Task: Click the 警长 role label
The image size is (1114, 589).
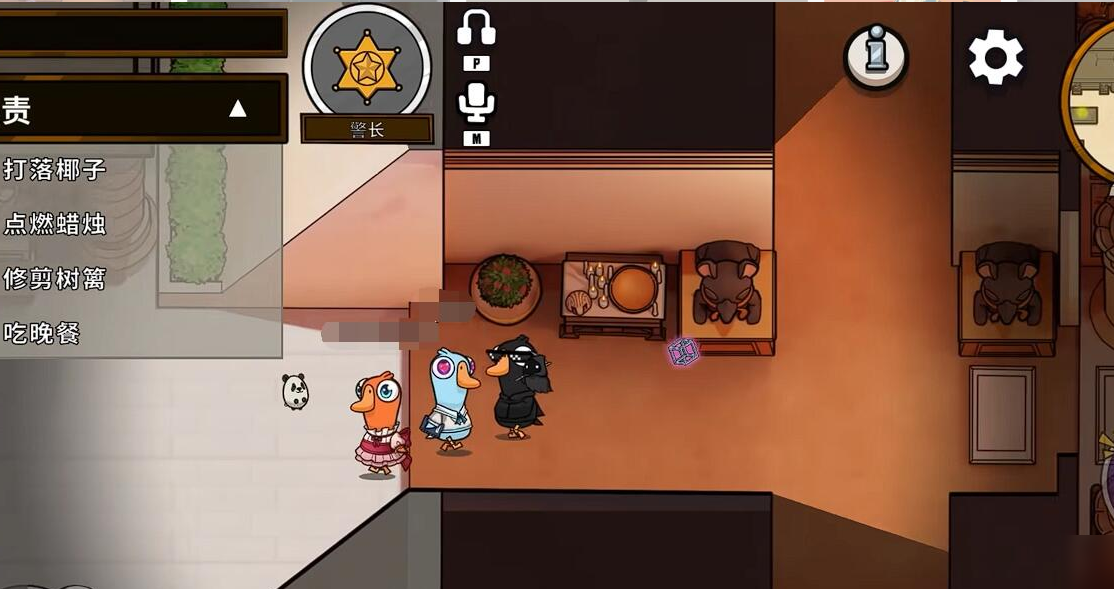Action: click(367, 130)
